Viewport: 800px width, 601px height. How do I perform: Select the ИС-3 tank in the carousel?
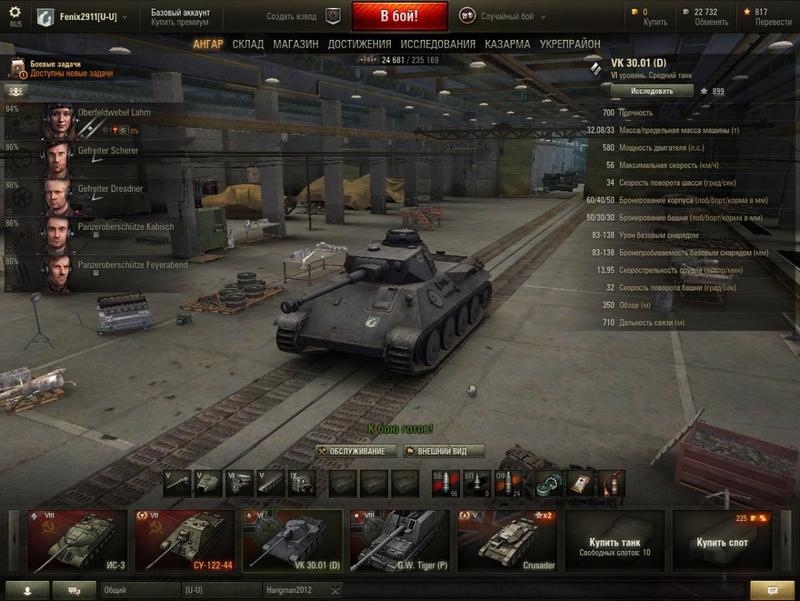pyautogui.click(x=77, y=540)
